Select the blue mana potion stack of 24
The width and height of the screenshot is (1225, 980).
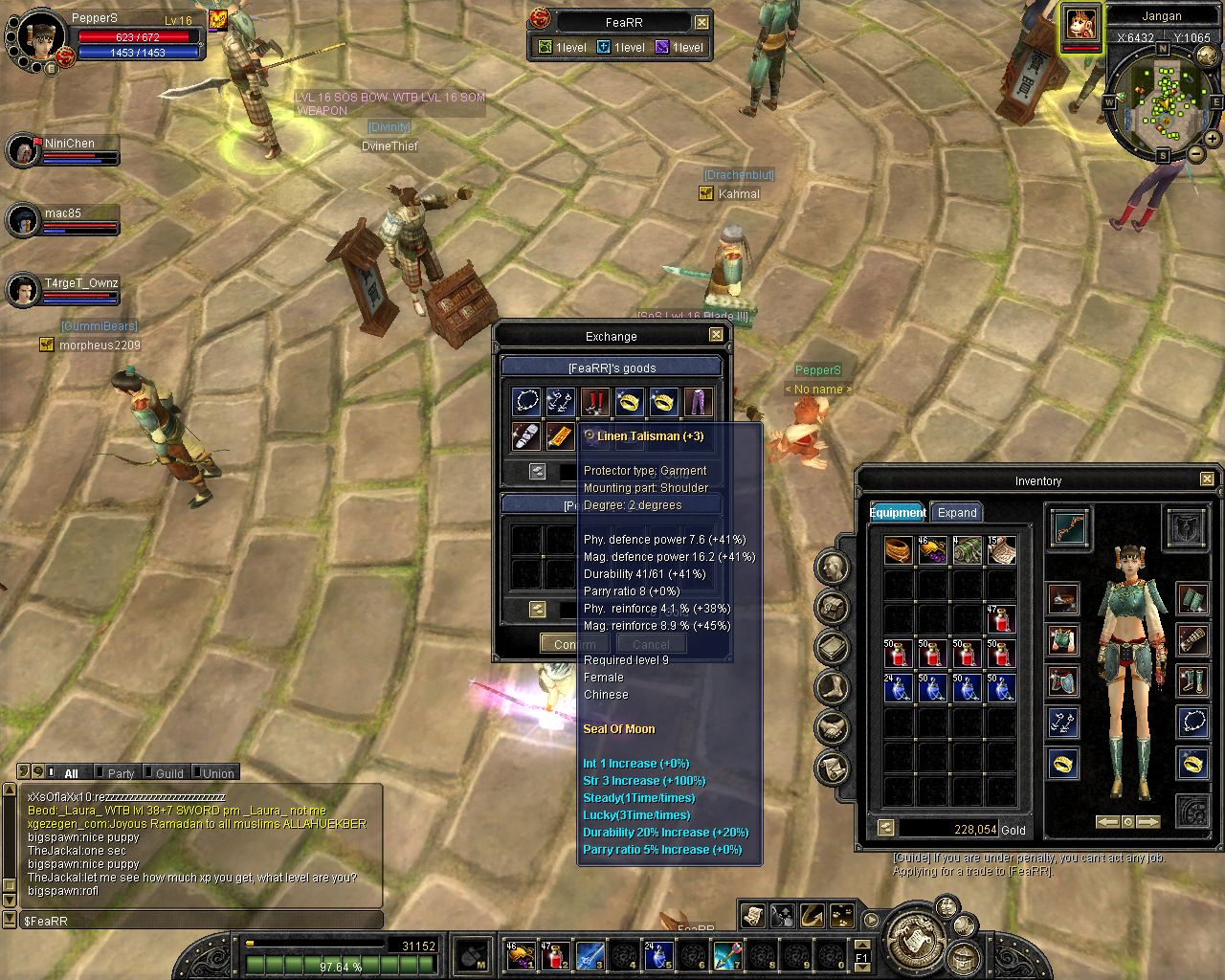(898, 688)
